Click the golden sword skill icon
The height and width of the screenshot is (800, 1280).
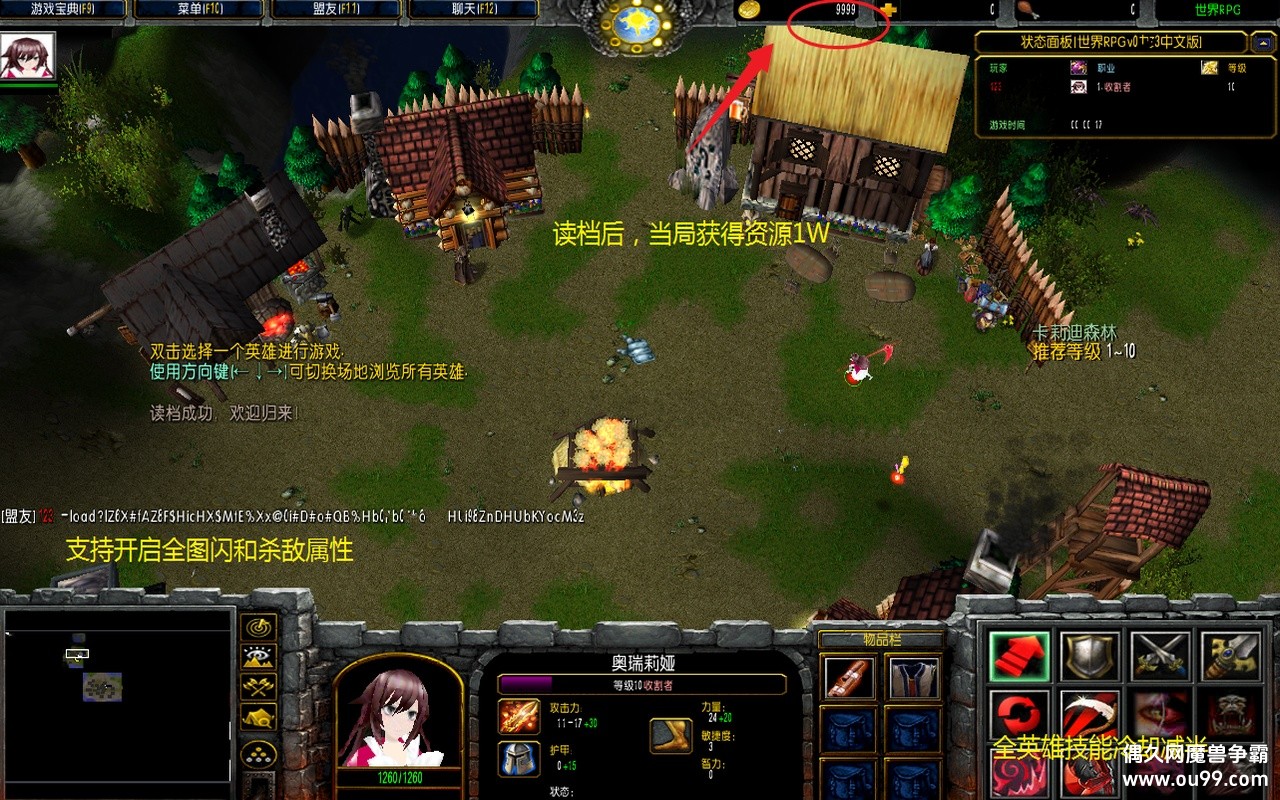tap(1230, 655)
